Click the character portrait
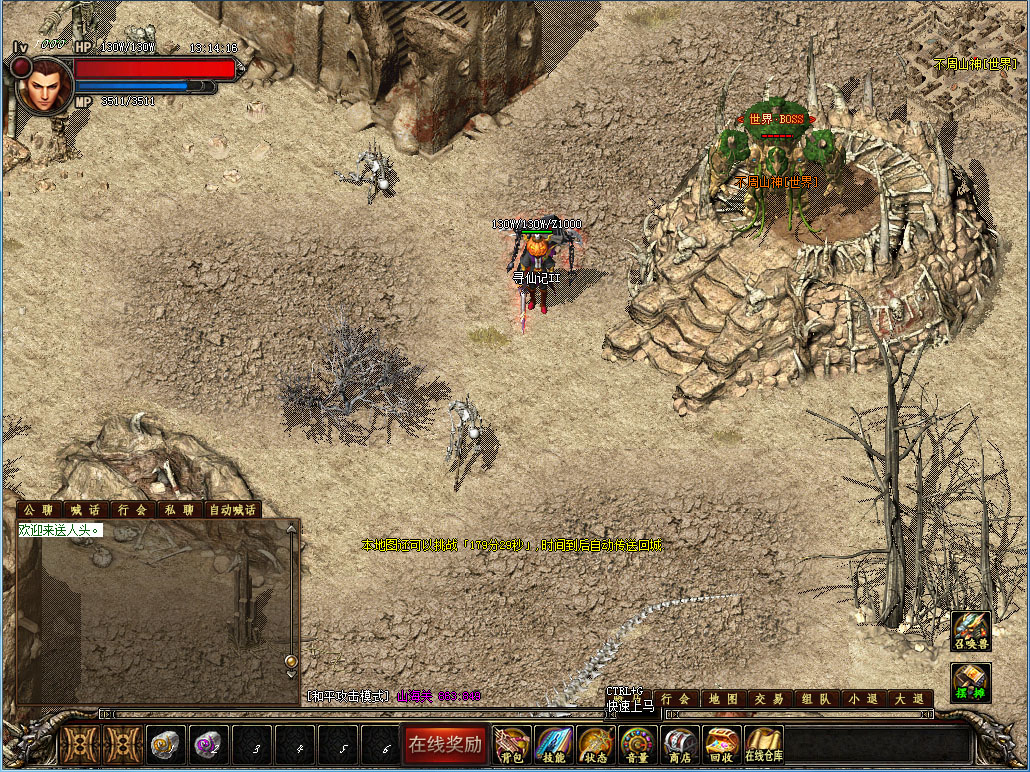Viewport: 1030px width, 772px height. tap(43, 87)
